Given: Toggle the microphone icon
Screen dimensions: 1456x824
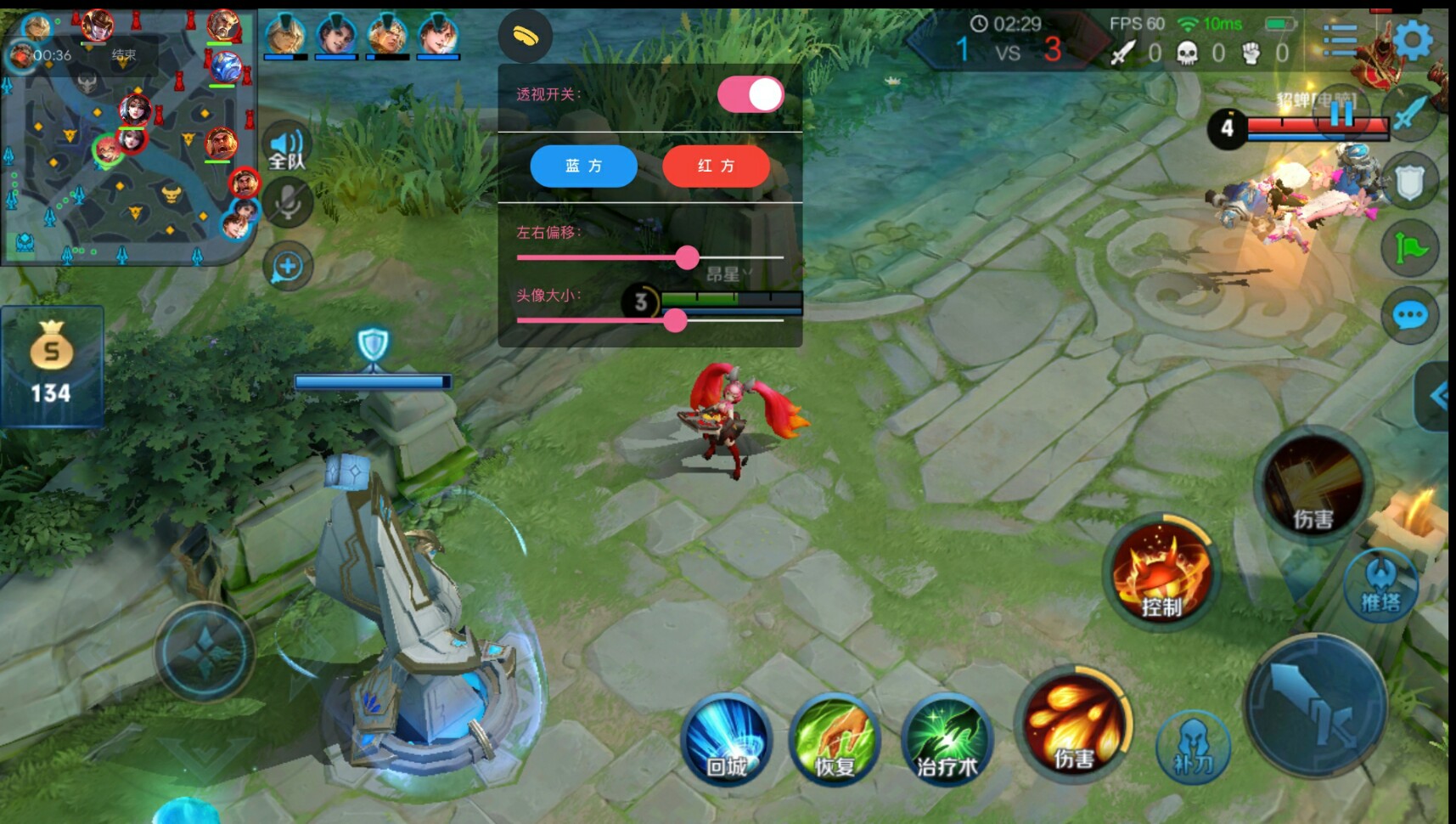Looking at the screenshot, I should (x=288, y=204).
